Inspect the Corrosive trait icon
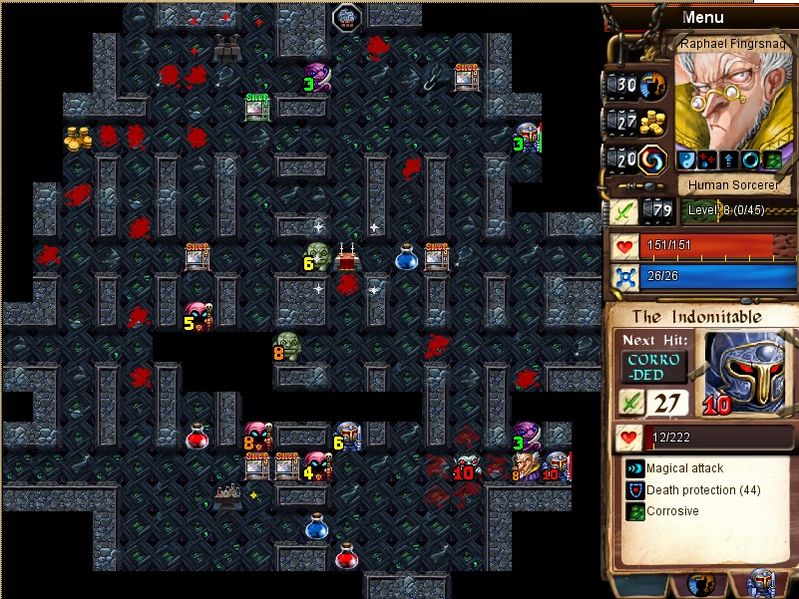The image size is (799, 599). pyautogui.click(x=634, y=511)
